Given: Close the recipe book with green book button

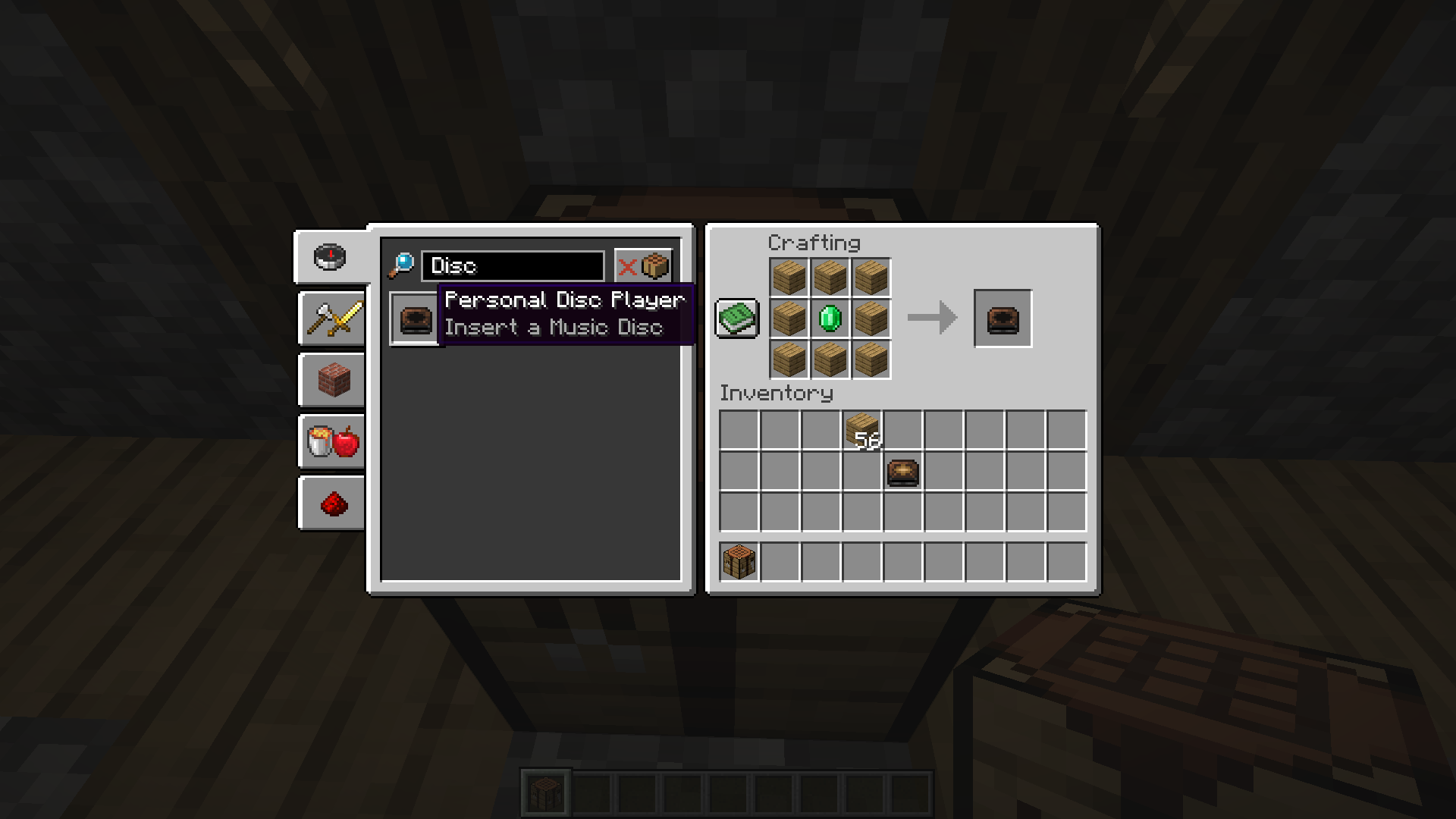Looking at the screenshot, I should (736, 318).
